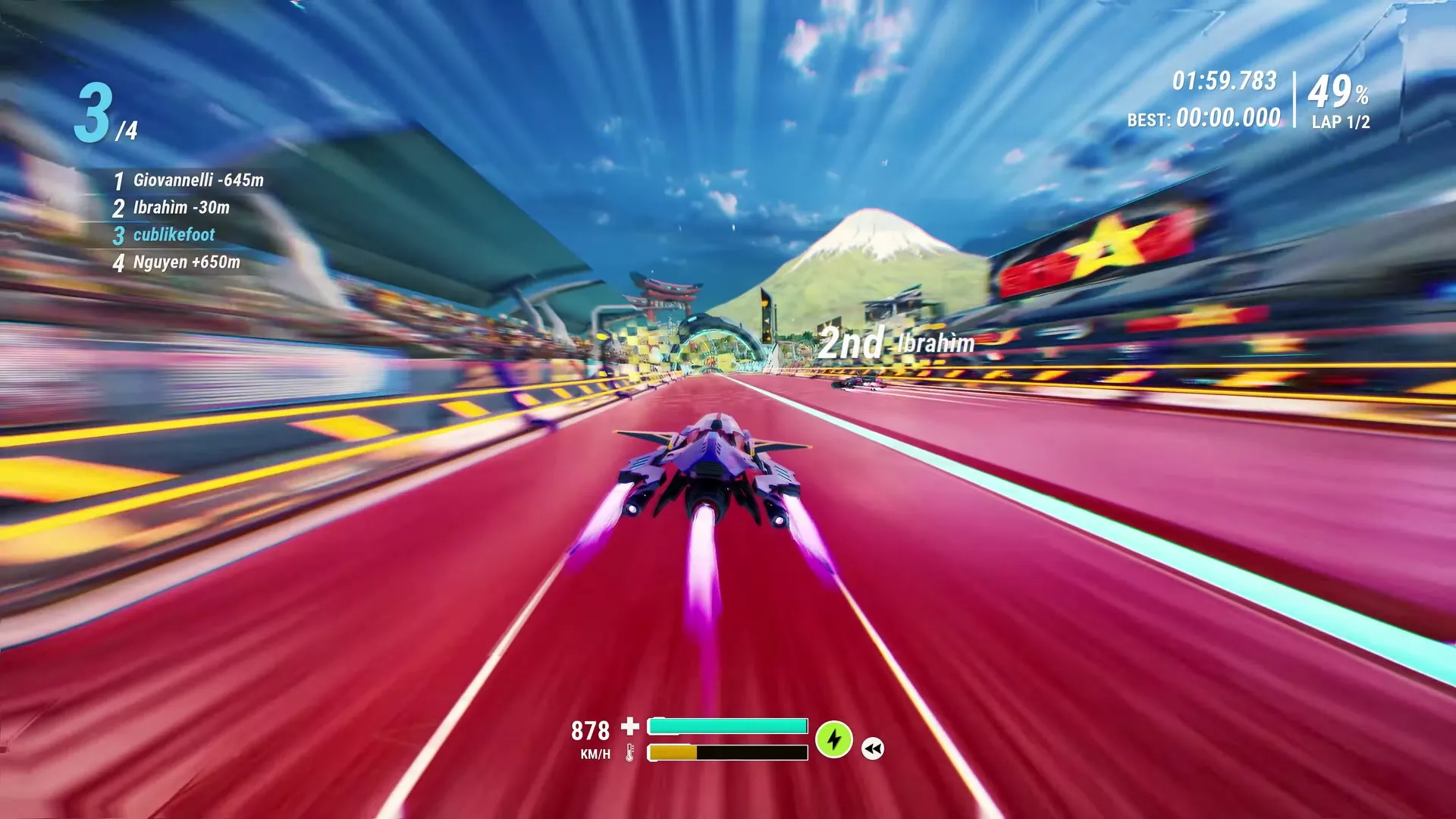
Task: Click the LAP 1/2 counter
Action: pos(1339,121)
